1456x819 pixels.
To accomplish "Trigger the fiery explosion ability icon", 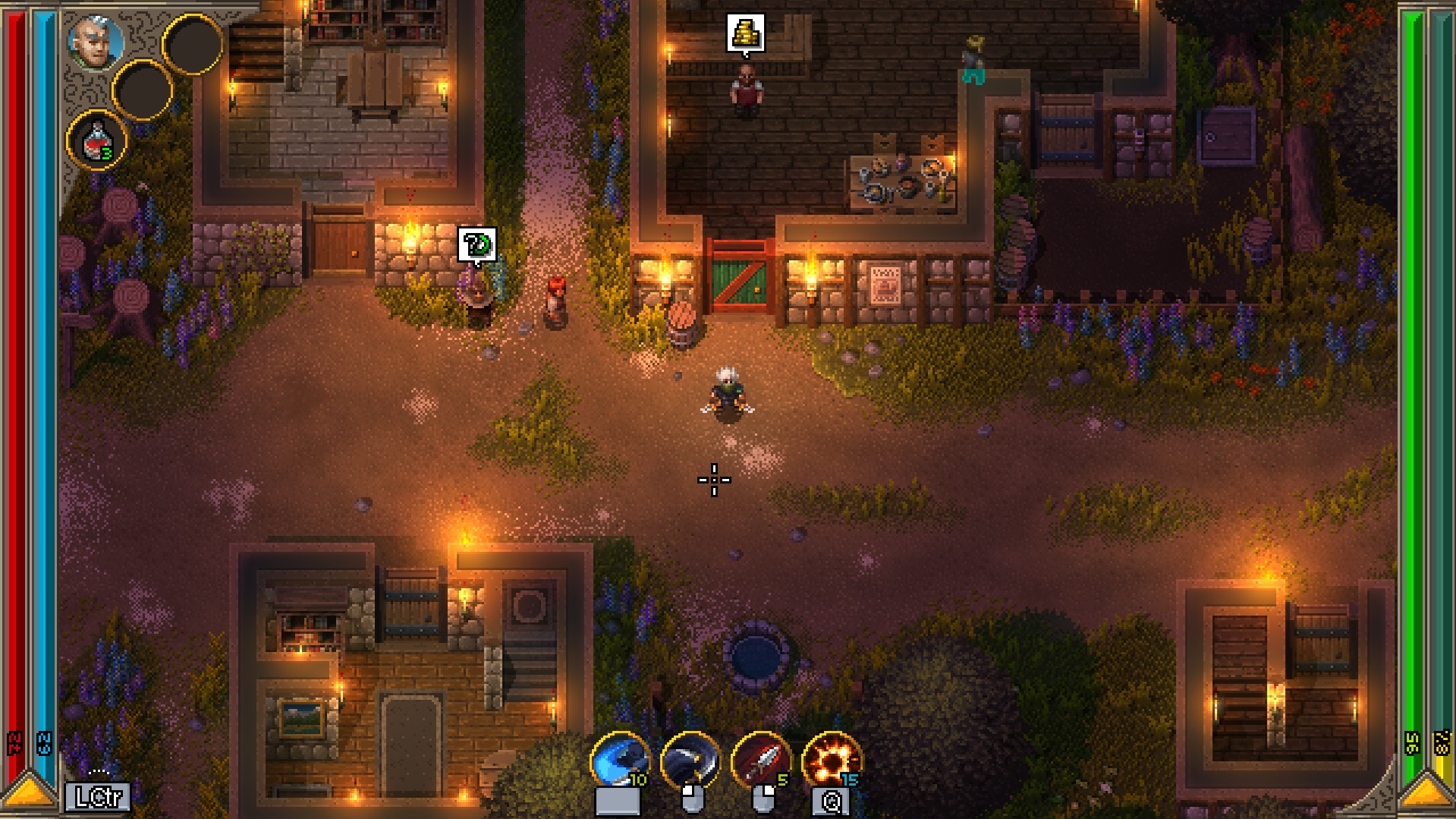I will 831,761.
